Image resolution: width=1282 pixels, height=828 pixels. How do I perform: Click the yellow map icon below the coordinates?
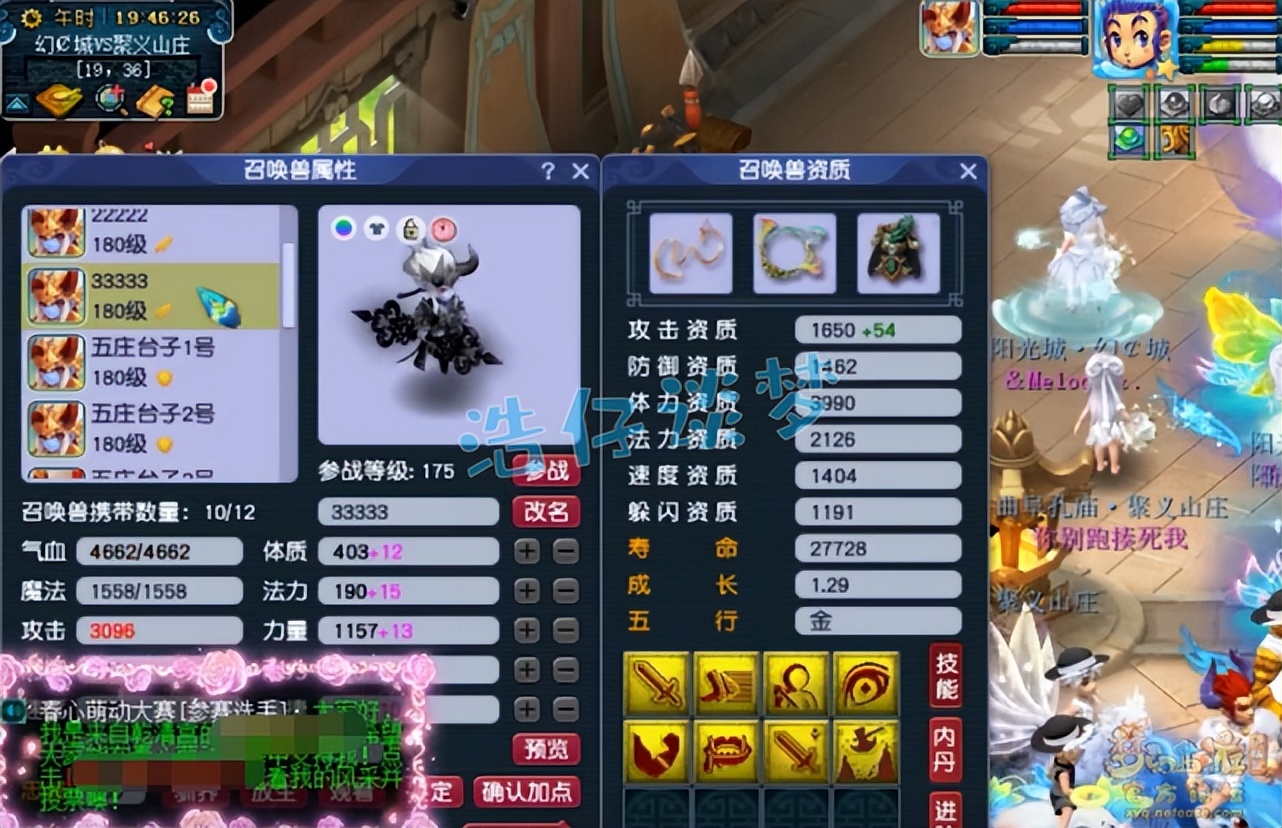click(58, 100)
